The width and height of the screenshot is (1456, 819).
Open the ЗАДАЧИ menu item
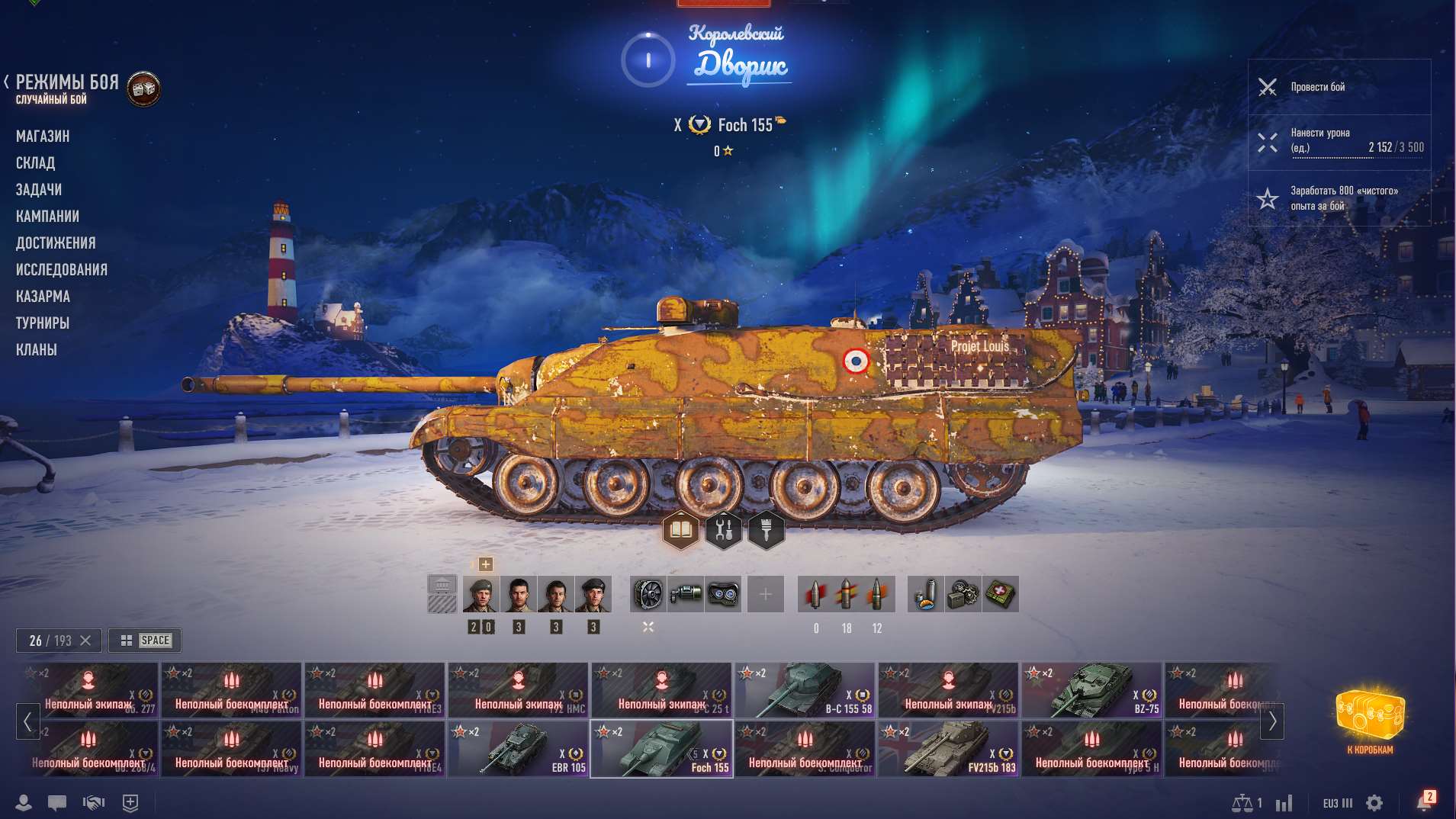point(40,190)
